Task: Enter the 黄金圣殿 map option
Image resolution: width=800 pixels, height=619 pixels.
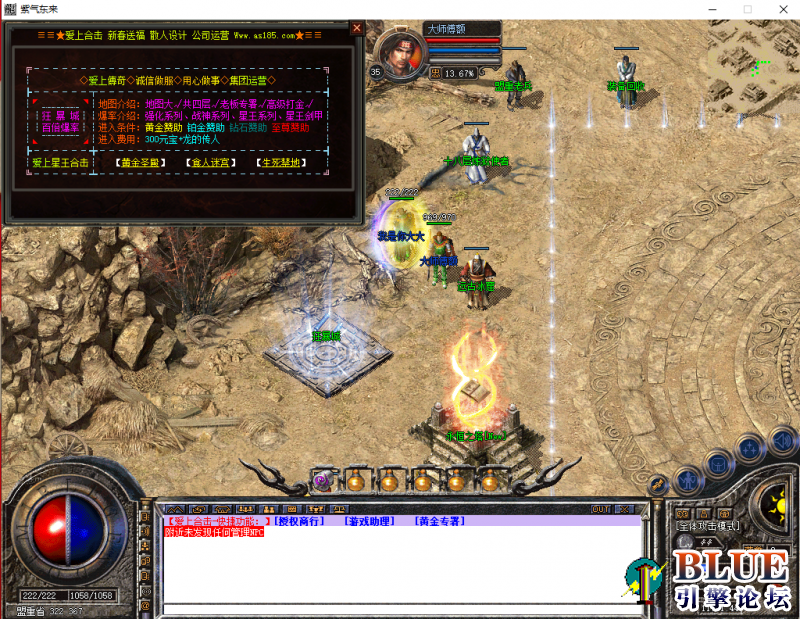Action: point(137,162)
